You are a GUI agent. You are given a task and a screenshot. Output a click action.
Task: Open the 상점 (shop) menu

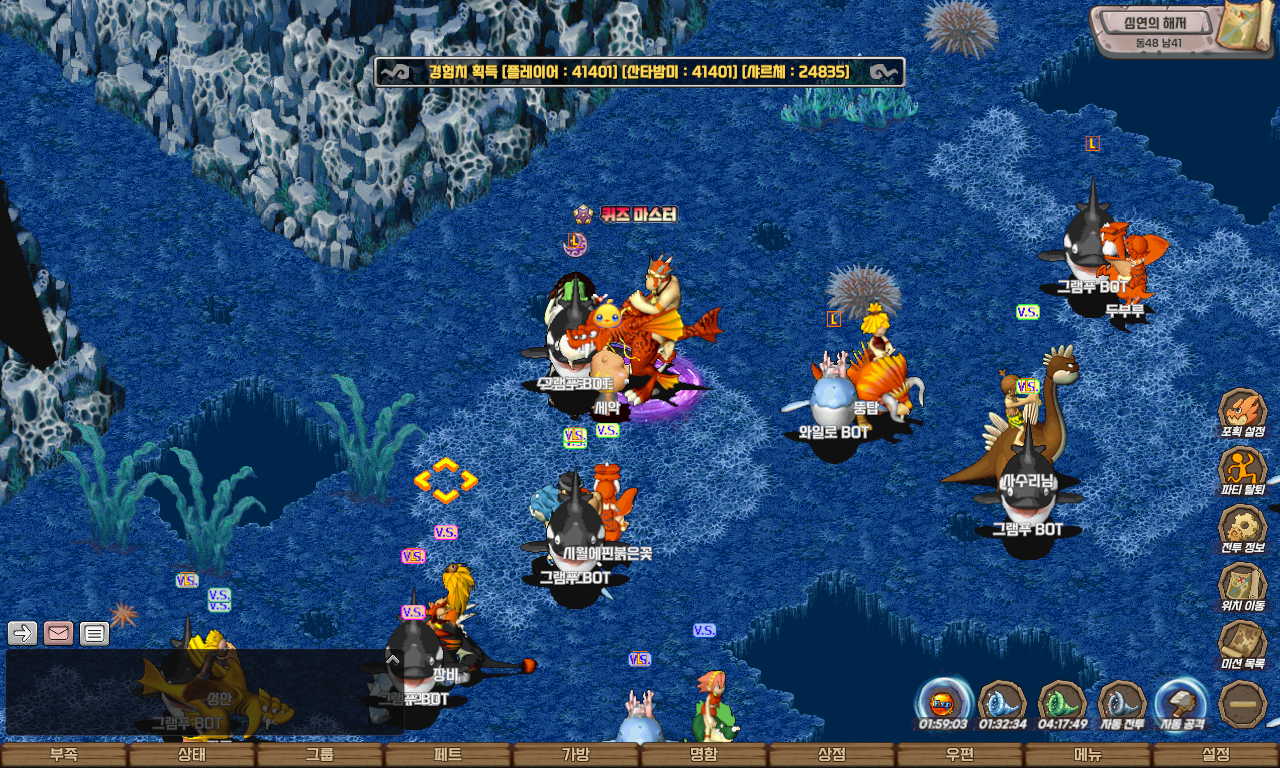tap(832, 755)
